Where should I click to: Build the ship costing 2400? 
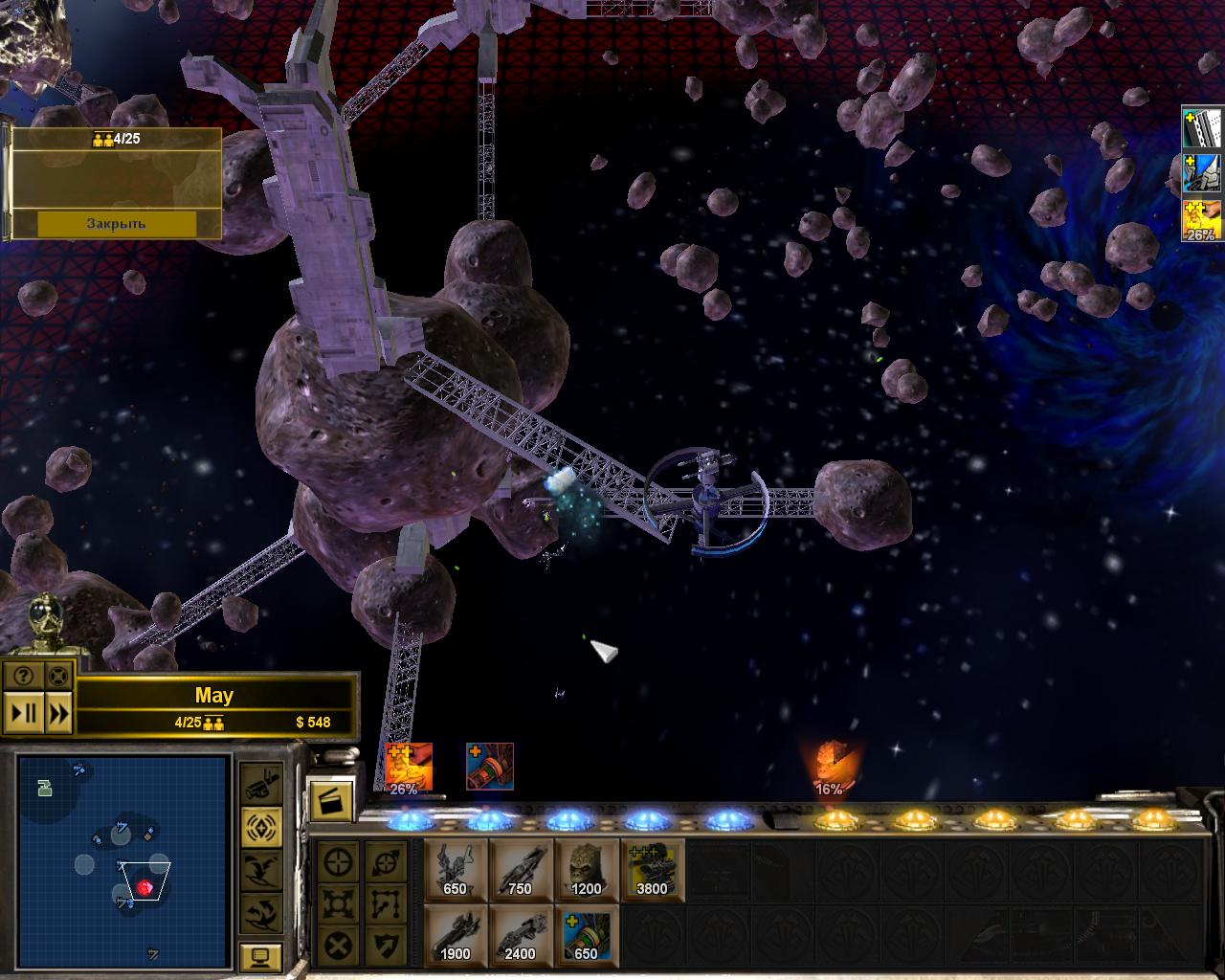point(520,935)
